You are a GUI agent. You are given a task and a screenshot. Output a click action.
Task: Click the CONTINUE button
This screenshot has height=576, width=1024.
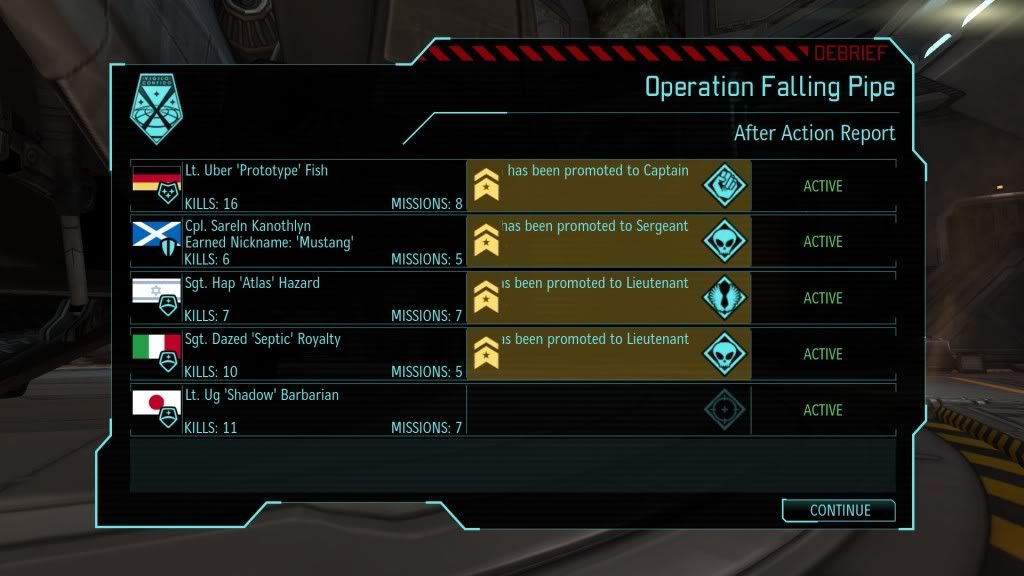[838, 510]
